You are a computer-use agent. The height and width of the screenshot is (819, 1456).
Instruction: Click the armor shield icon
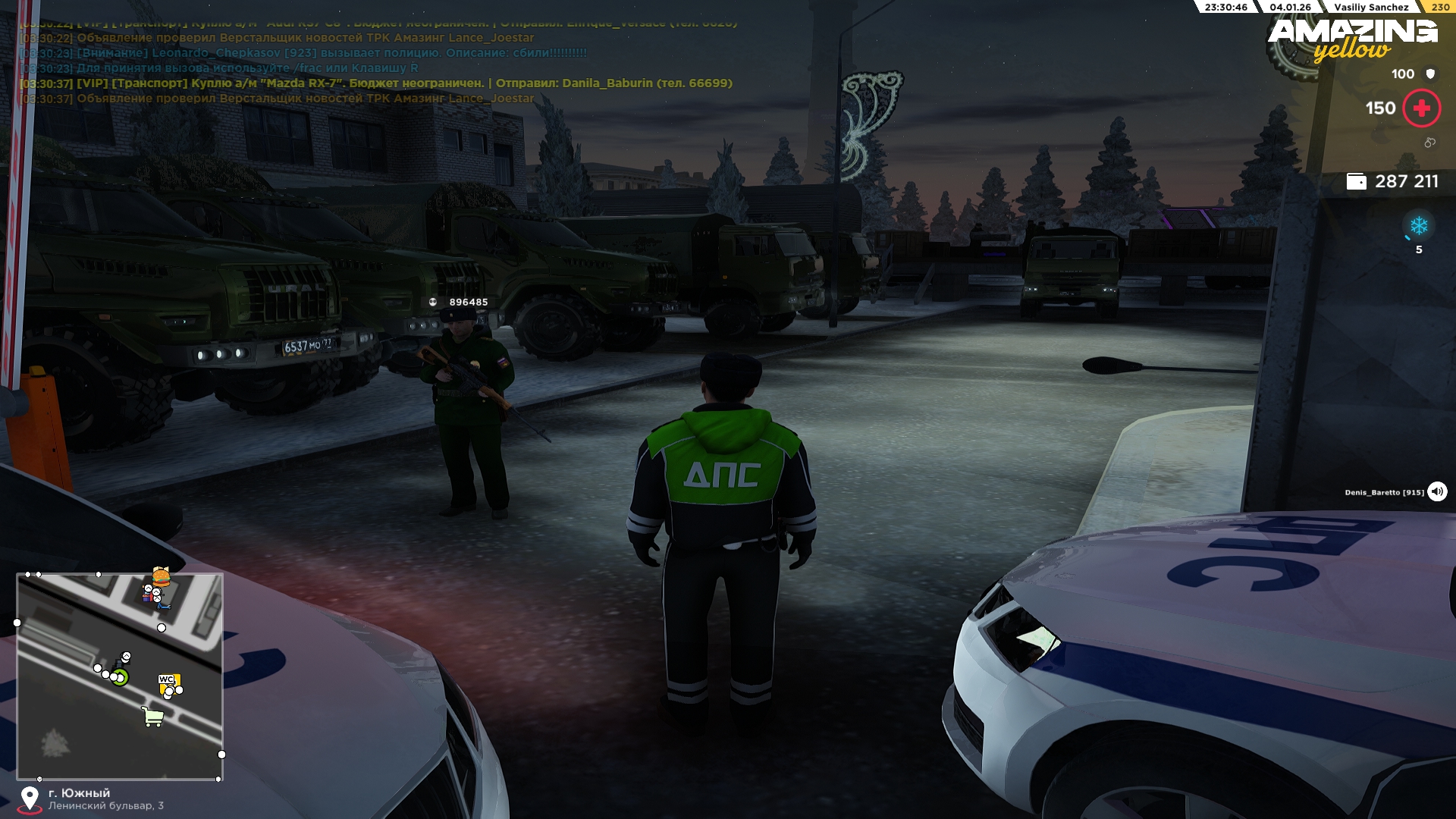[x=1430, y=74]
